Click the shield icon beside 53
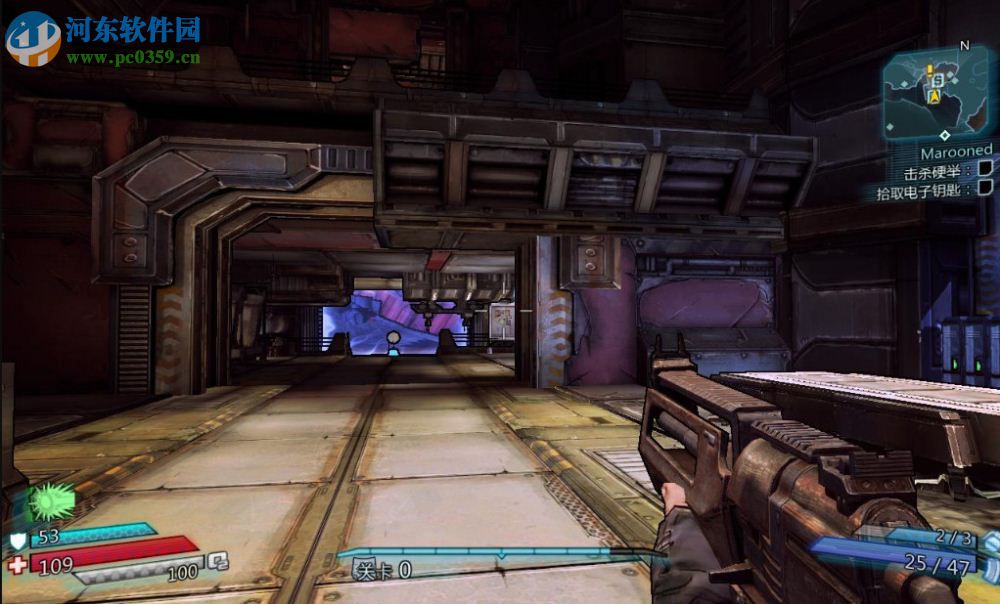 coord(16,538)
